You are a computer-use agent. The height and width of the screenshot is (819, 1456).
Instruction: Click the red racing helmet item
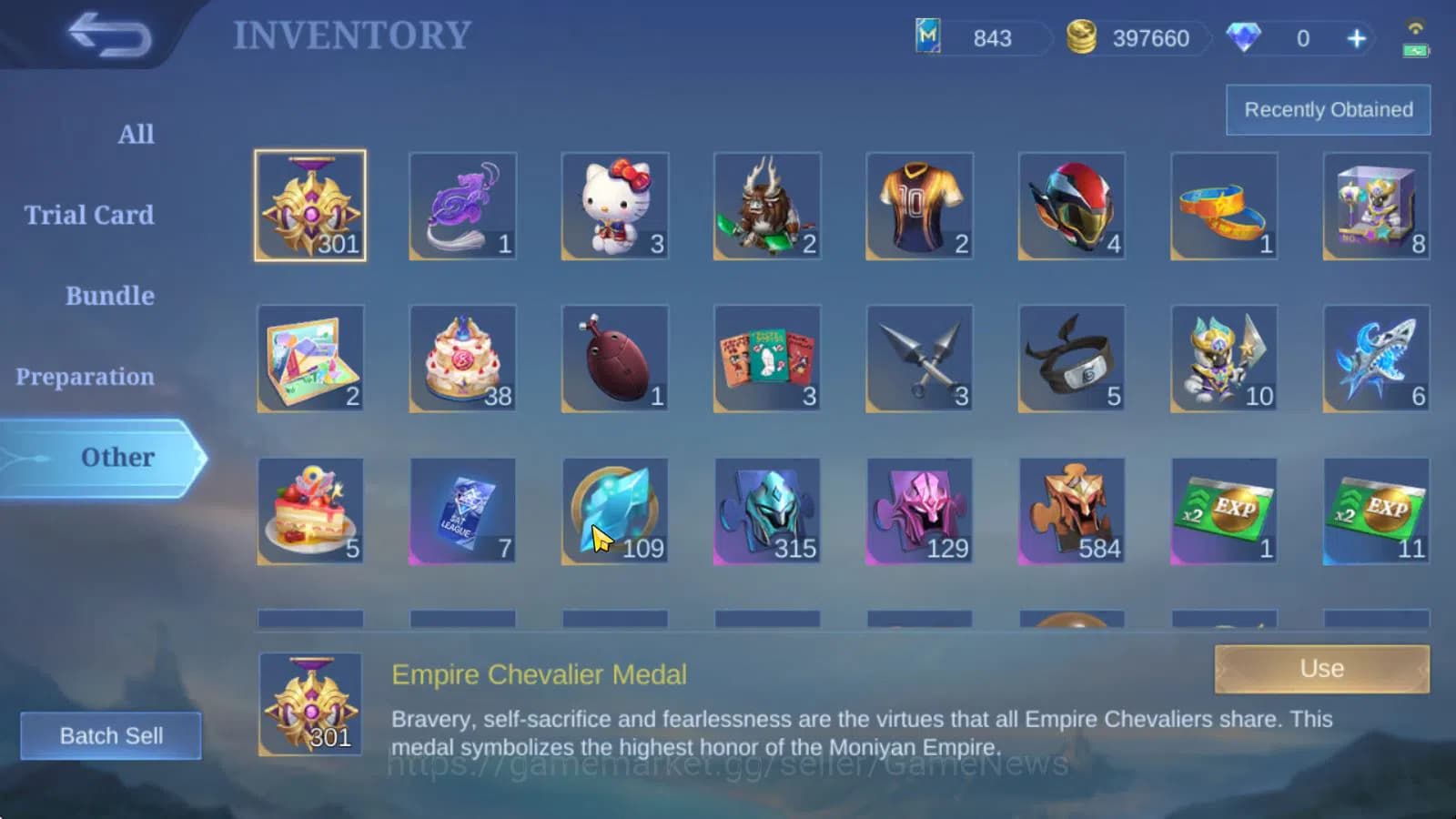(1071, 206)
